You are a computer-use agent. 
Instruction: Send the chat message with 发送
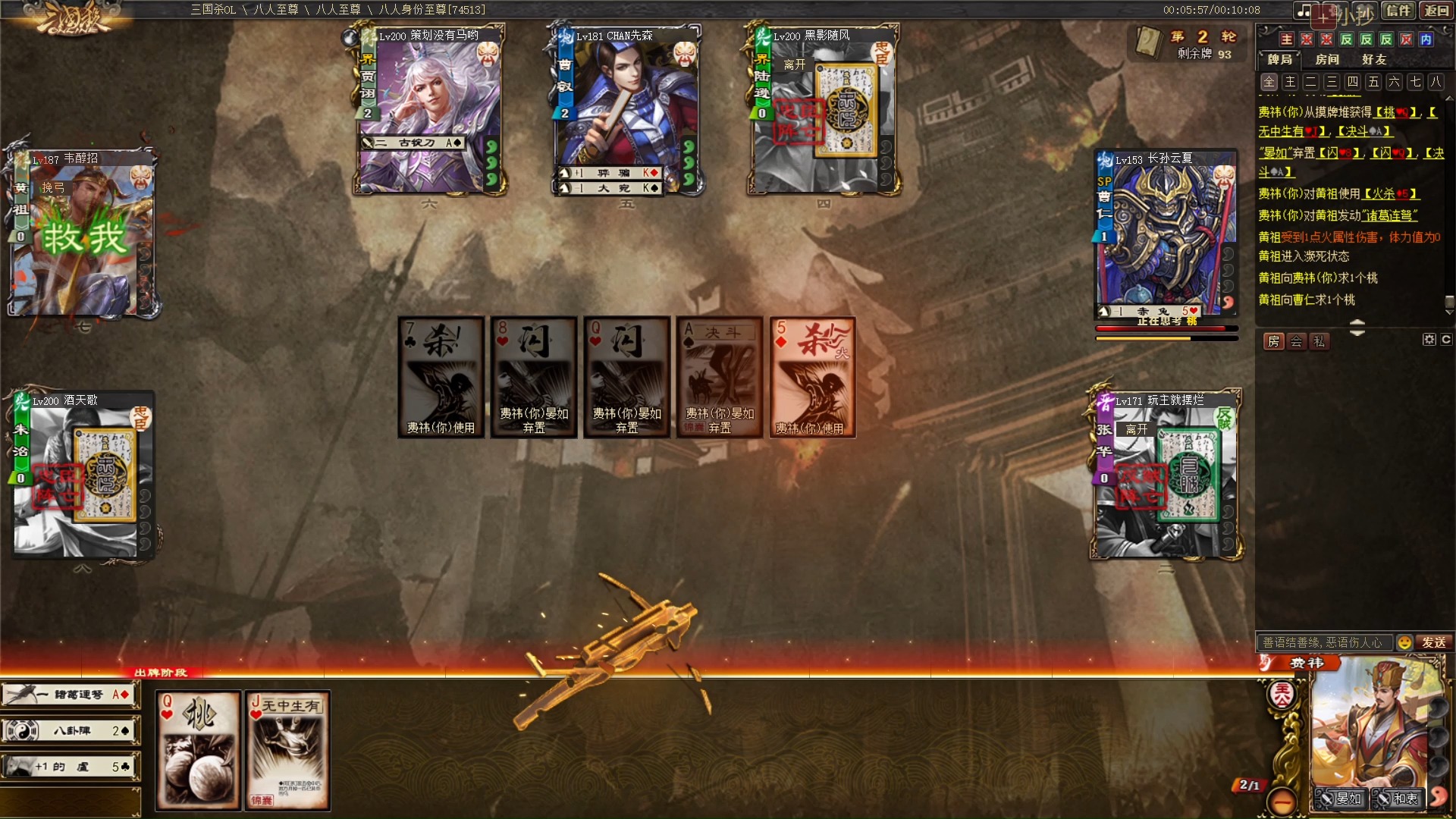(x=1434, y=642)
